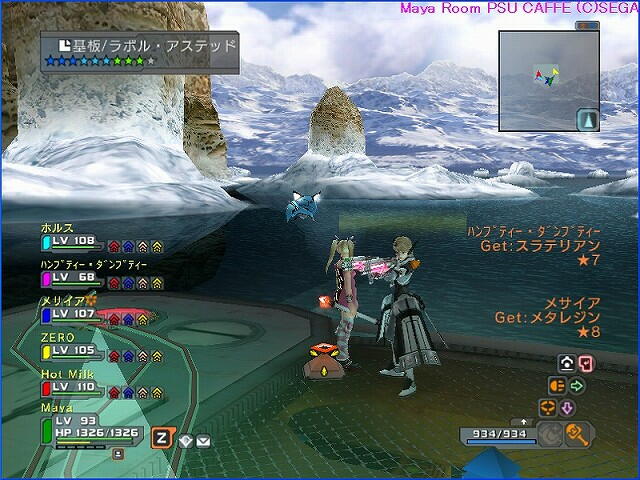The width and height of the screenshot is (640, 480).
Task: Select the orange hammer weapon icon
Action: click(576, 433)
